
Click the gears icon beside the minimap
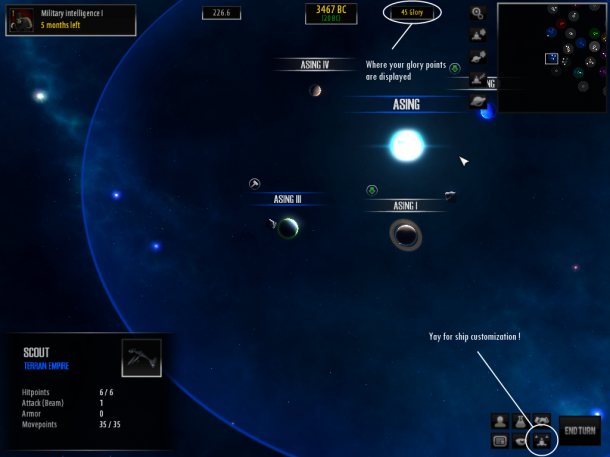[x=478, y=13]
